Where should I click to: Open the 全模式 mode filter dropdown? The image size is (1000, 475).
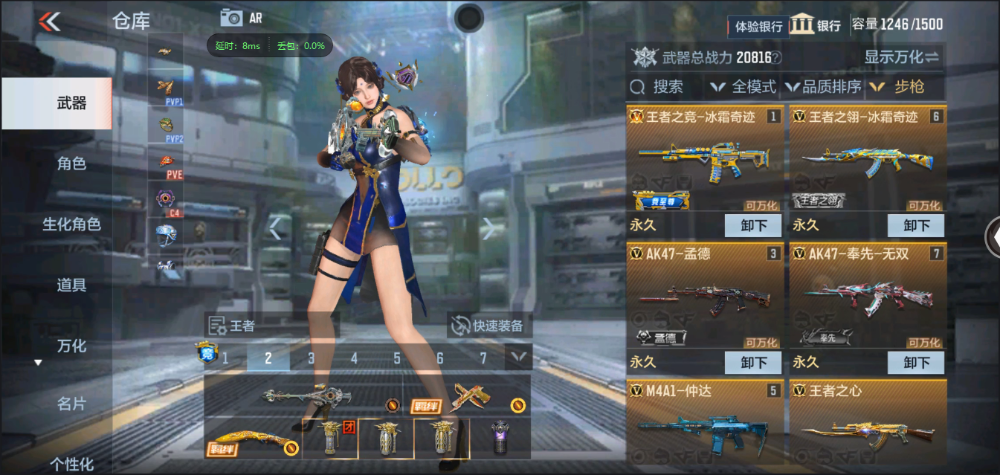(x=745, y=87)
